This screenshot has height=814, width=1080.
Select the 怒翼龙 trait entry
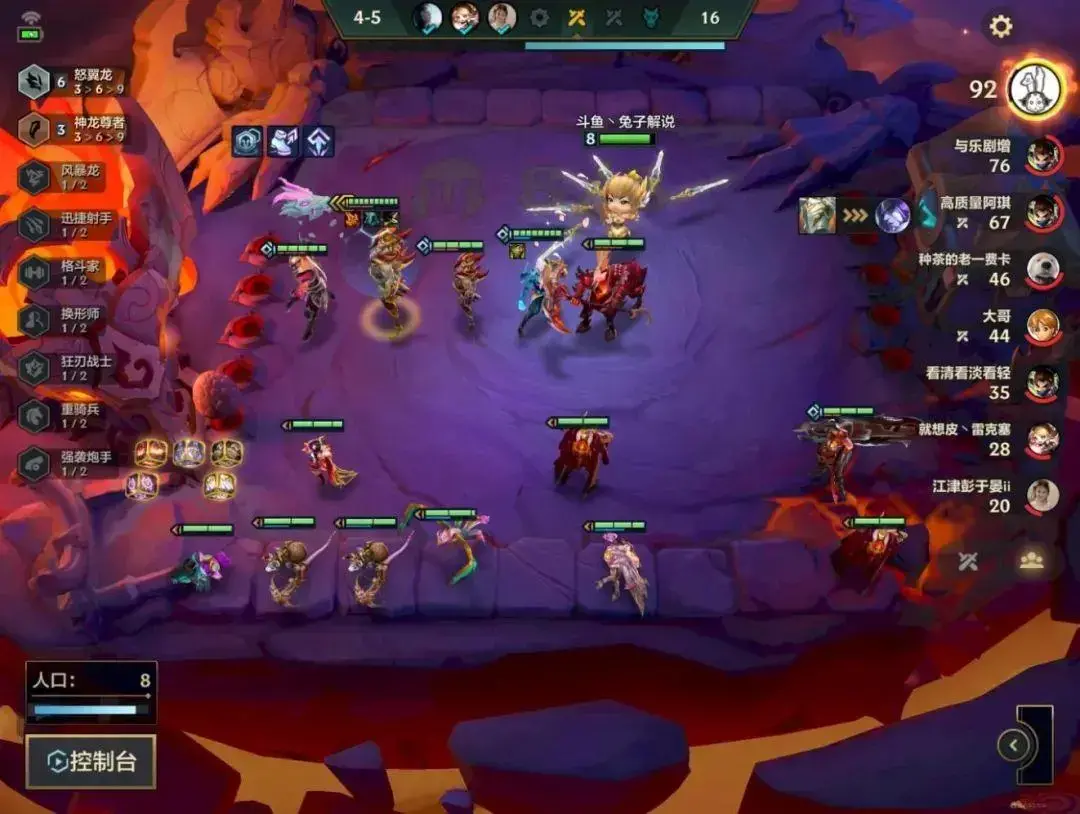pyautogui.click(x=72, y=82)
